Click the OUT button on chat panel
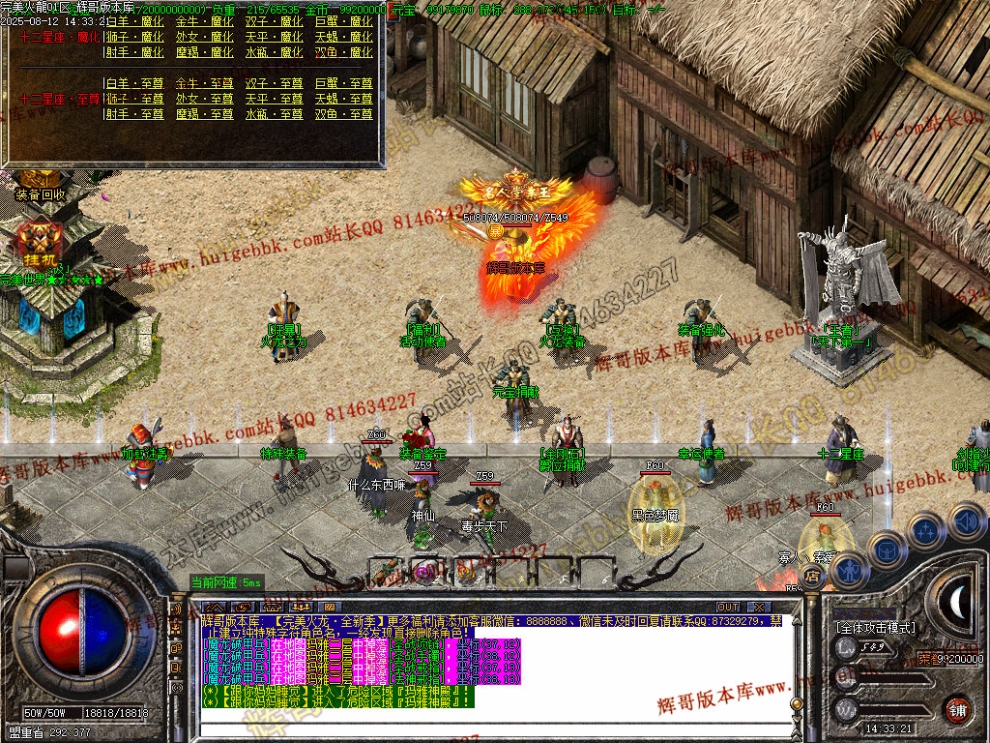 click(x=729, y=607)
